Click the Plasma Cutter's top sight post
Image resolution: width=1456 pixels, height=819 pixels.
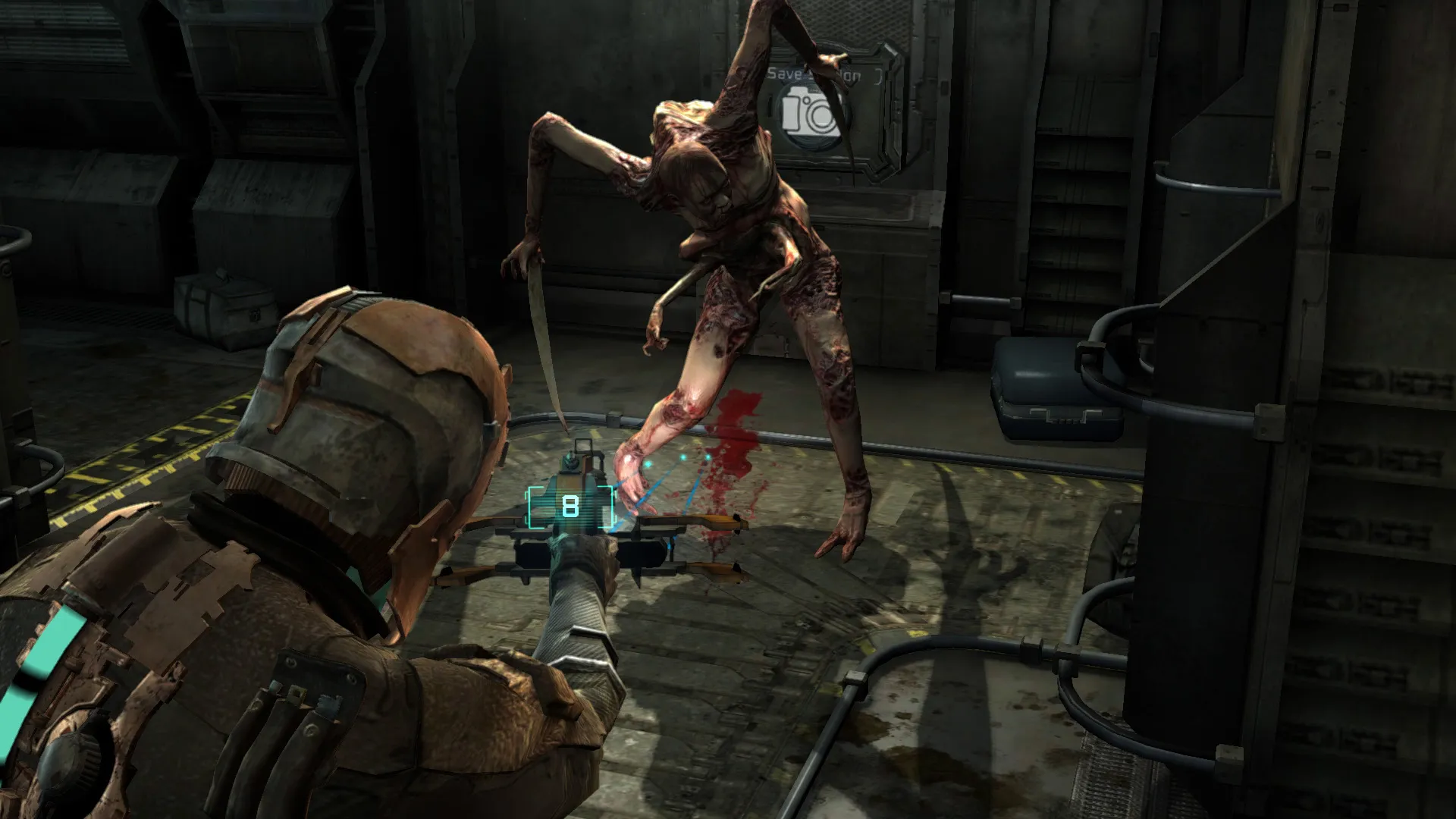(573, 455)
